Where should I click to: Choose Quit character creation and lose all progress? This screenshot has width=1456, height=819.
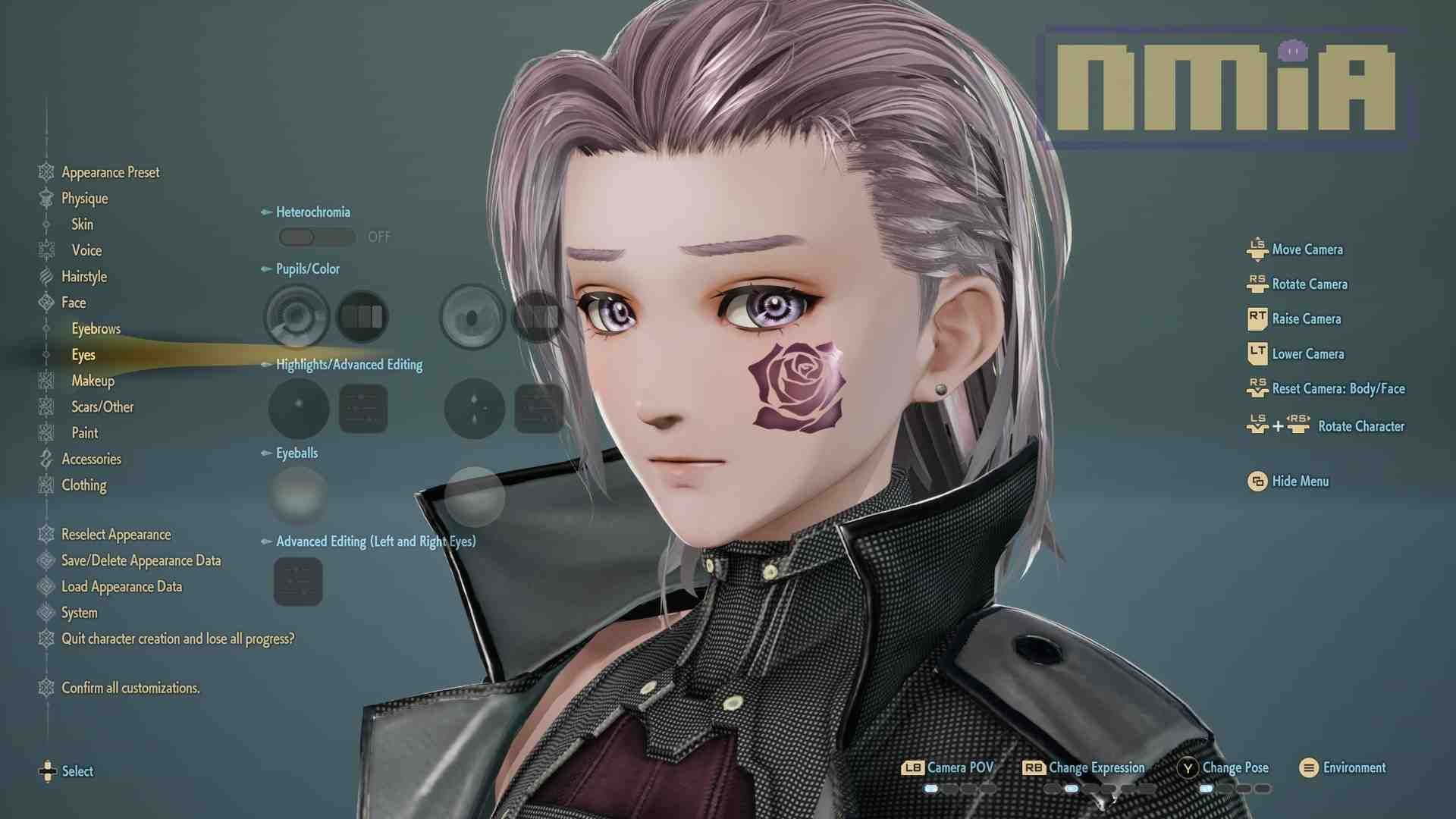(x=177, y=639)
